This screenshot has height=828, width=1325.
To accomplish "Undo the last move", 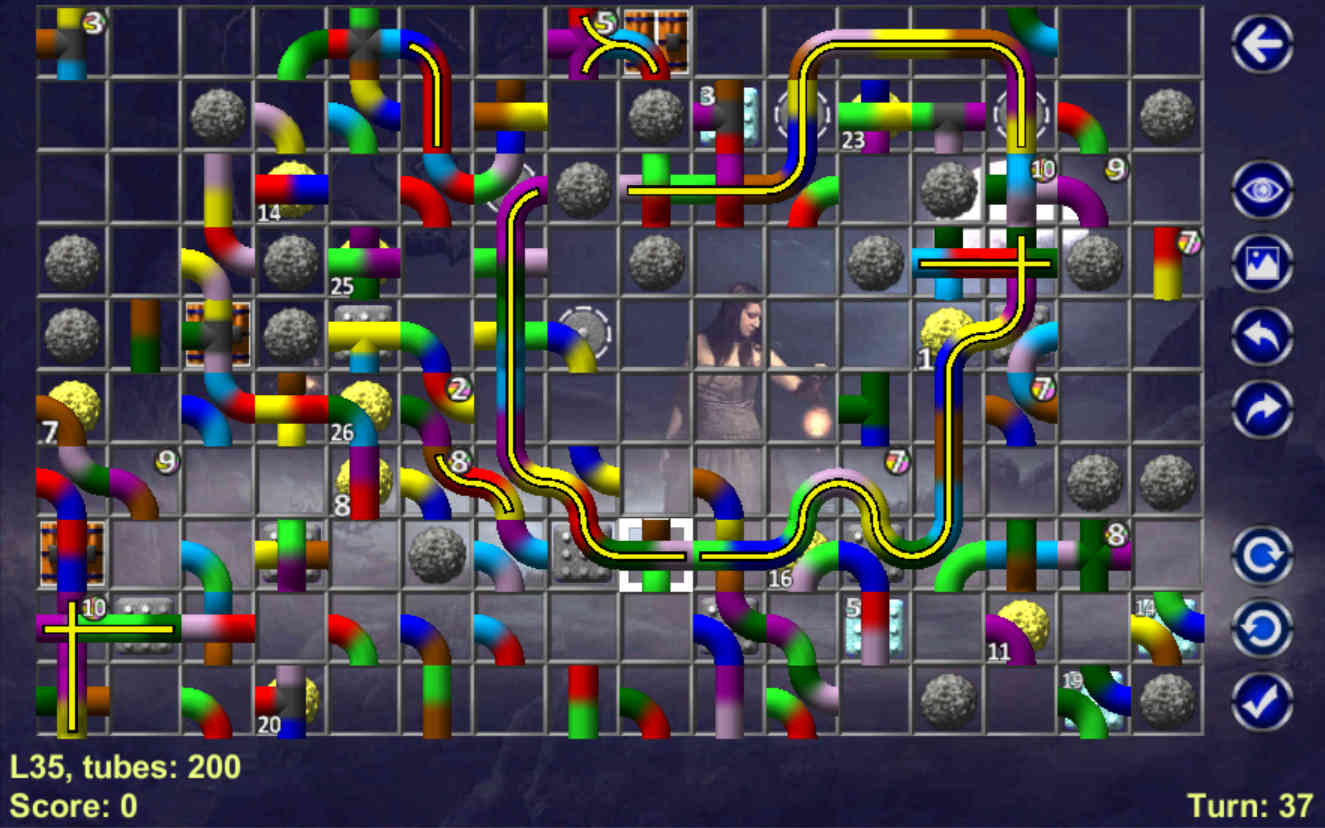I will (1262, 336).
